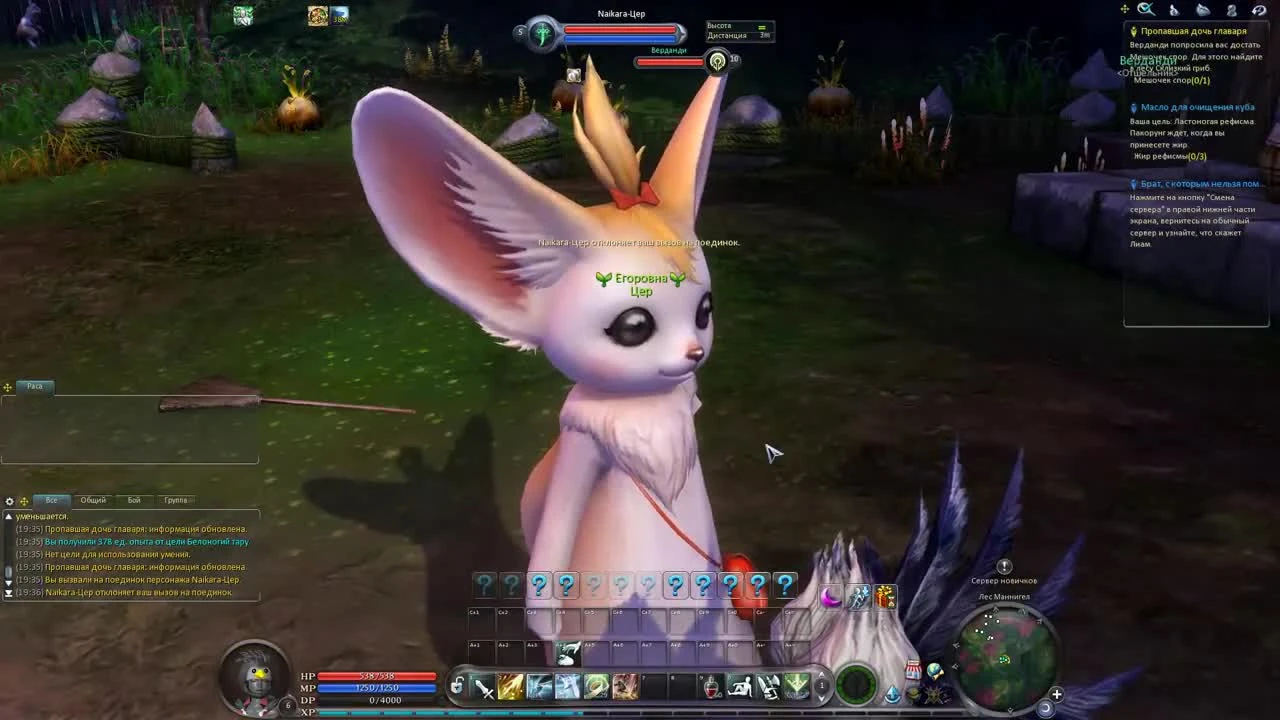Image resolution: width=1280 pixels, height=720 pixels.
Task: Switch quickbar page with the up arrow
Action: (821, 676)
